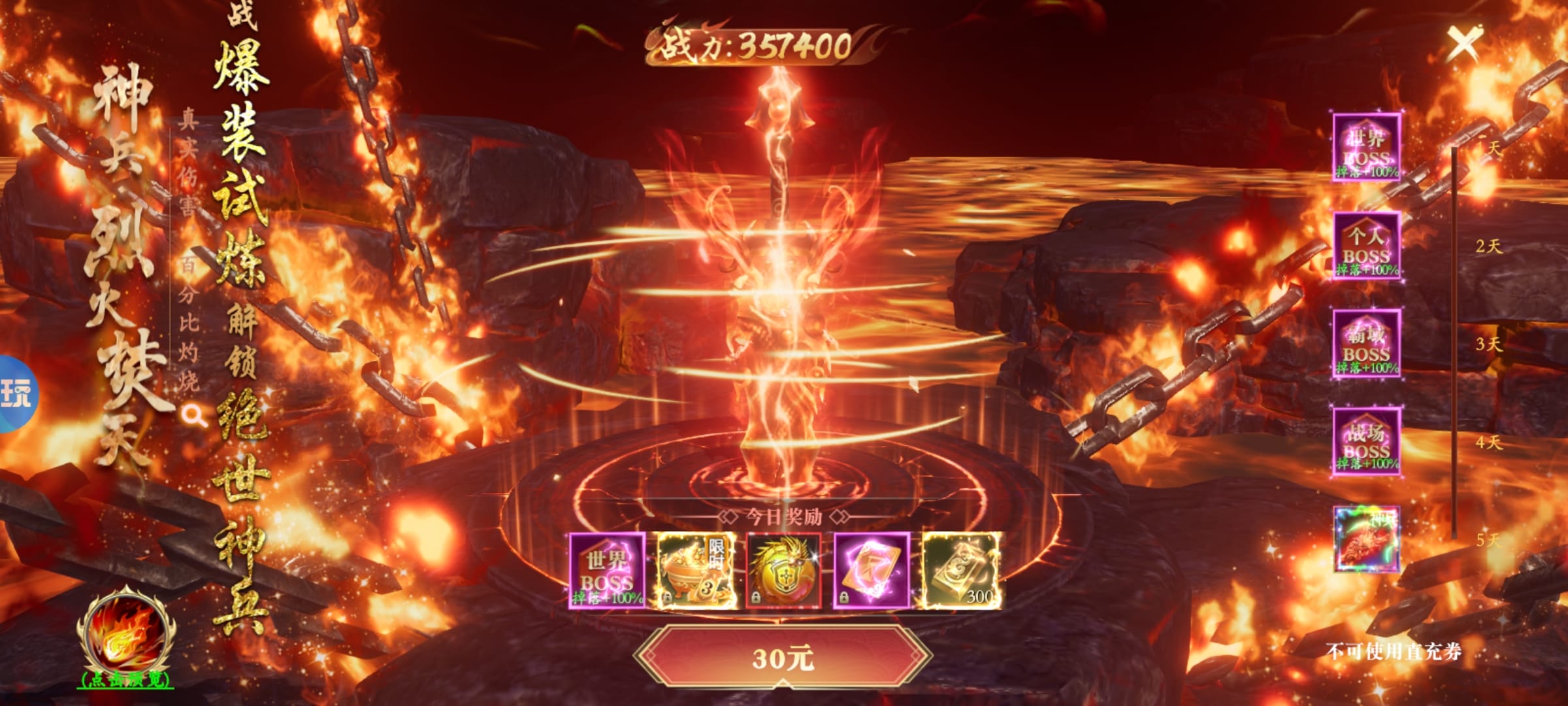The image size is (1568, 706).
Task: Select the day 1 世界BOSS reward
Action: pos(1366,148)
